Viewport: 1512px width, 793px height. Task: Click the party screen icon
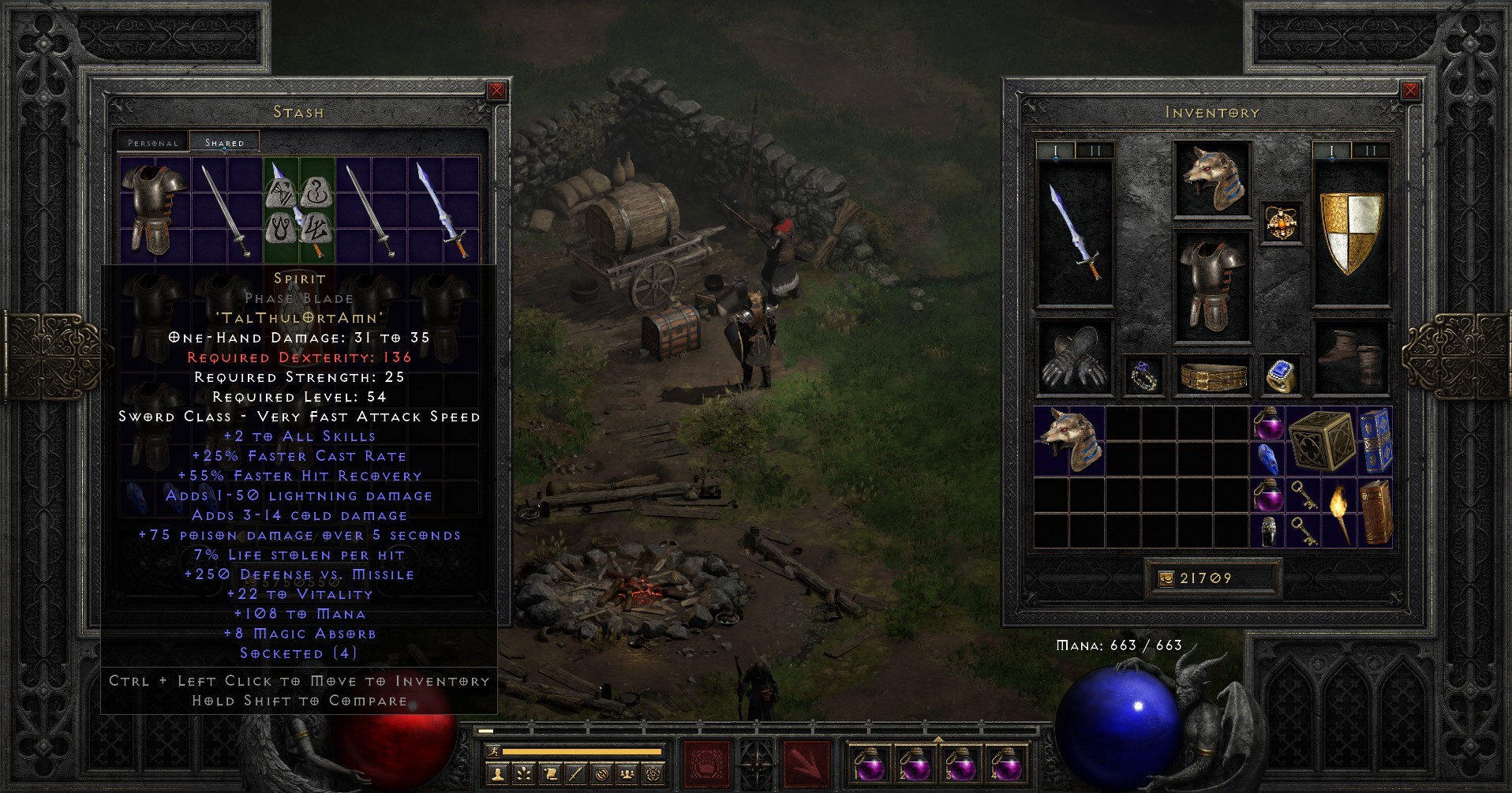pos(626,775)
